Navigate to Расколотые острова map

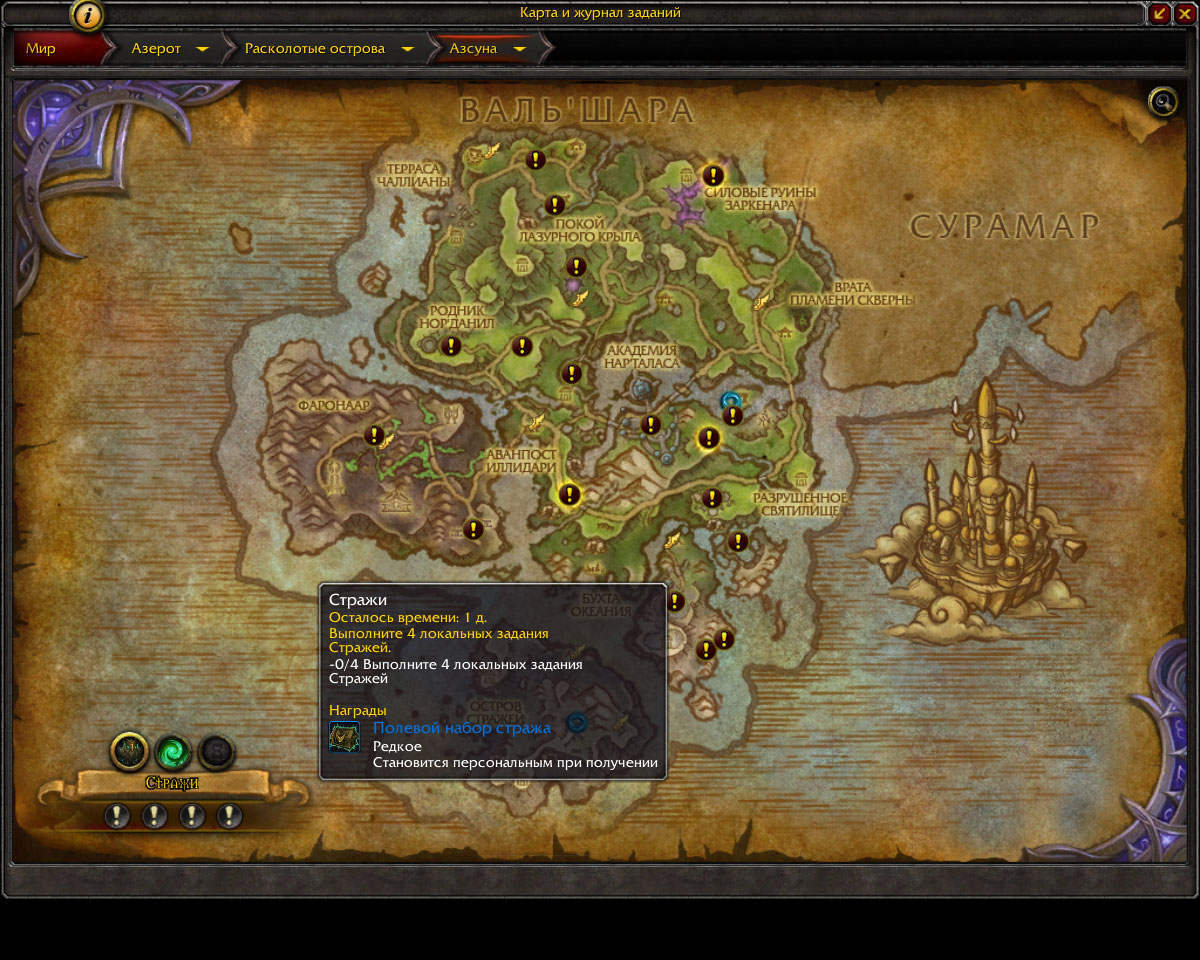tap(314, 48)
